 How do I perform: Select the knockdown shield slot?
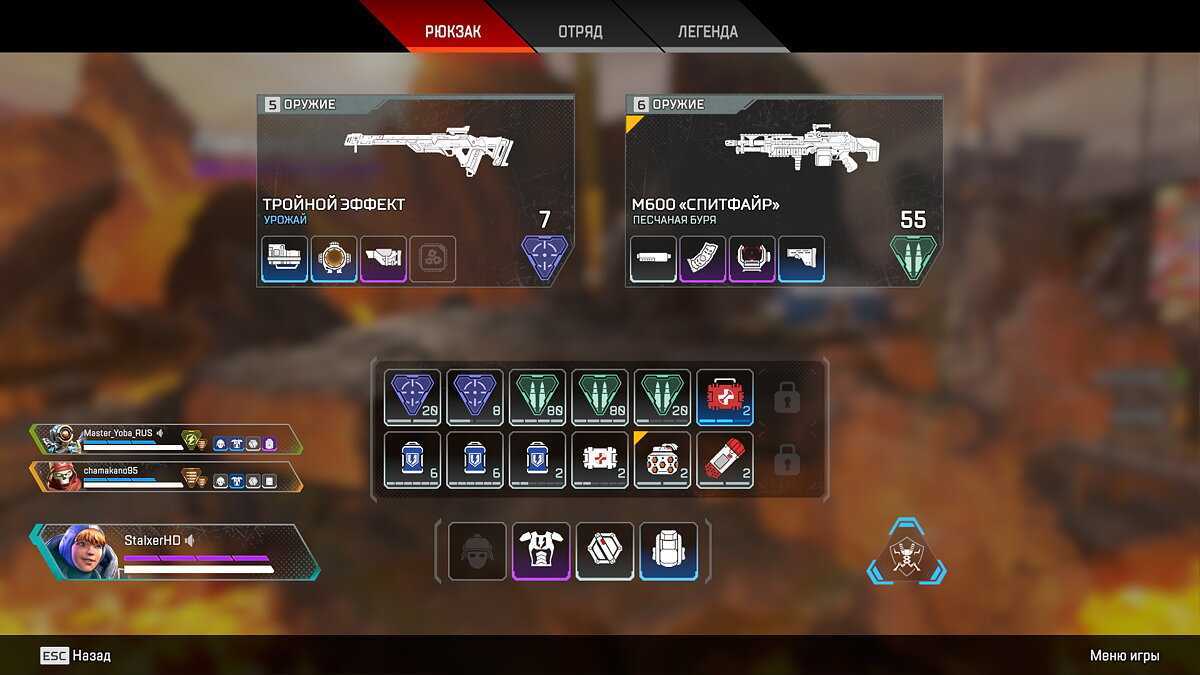[605, 550]
